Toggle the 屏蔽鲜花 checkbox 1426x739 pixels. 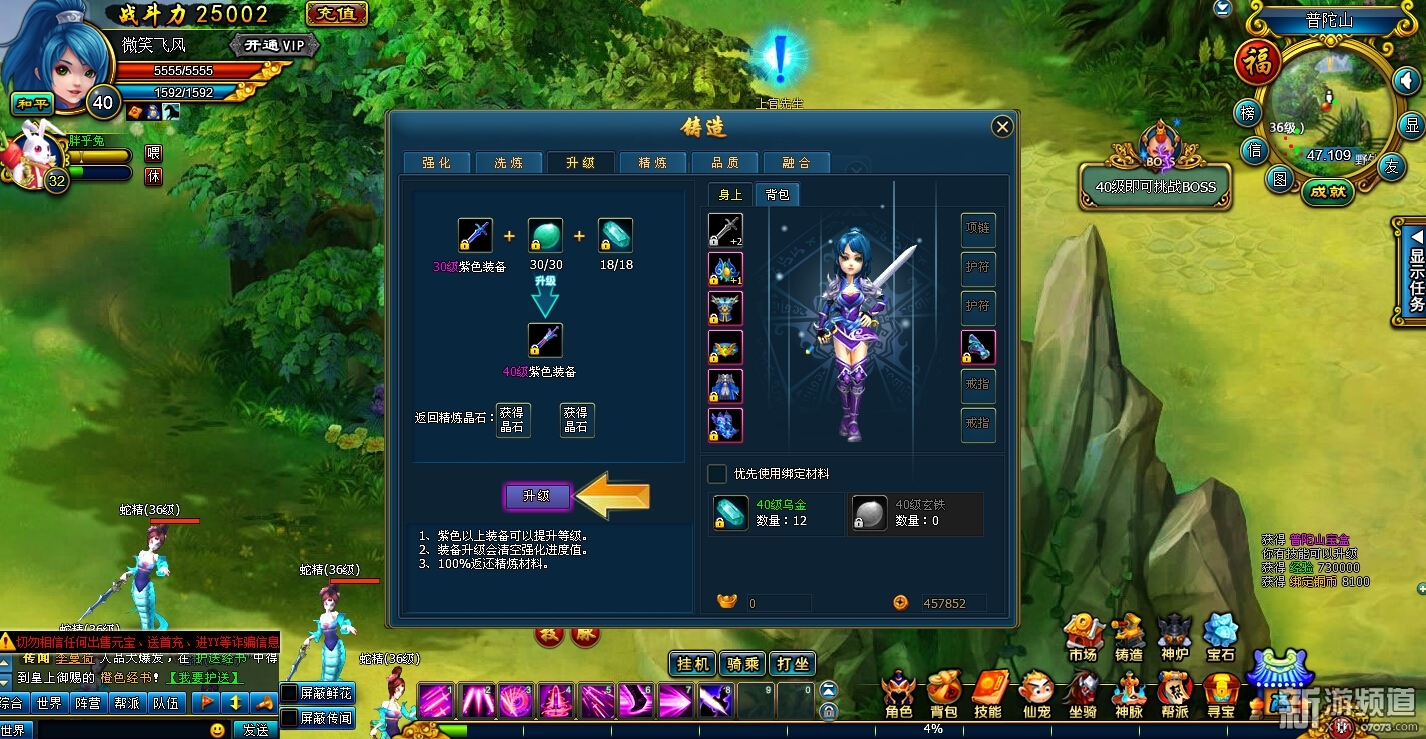click(x=289, y=693)
